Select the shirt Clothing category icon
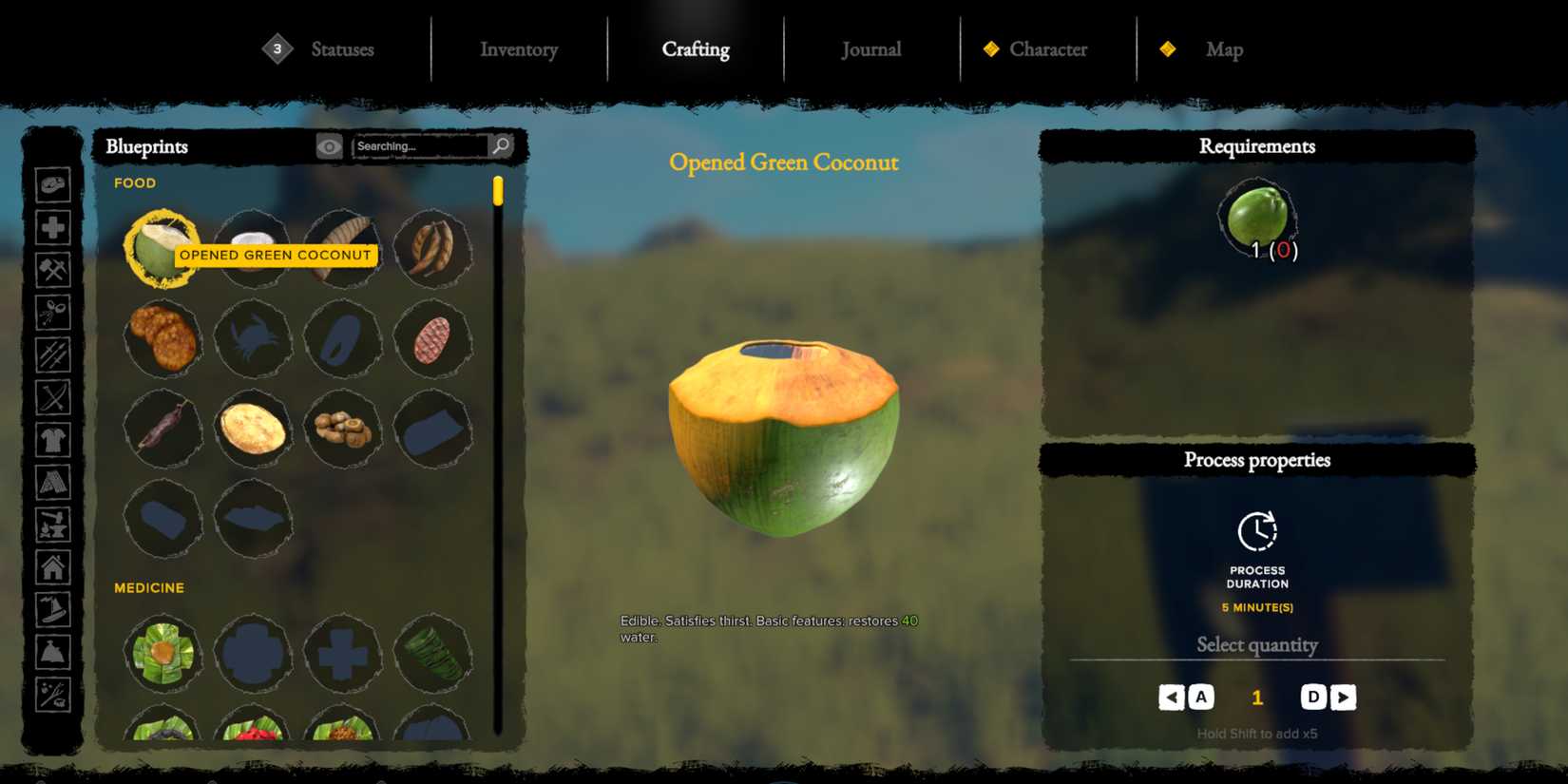1568x784 pixels. point(54,439)
